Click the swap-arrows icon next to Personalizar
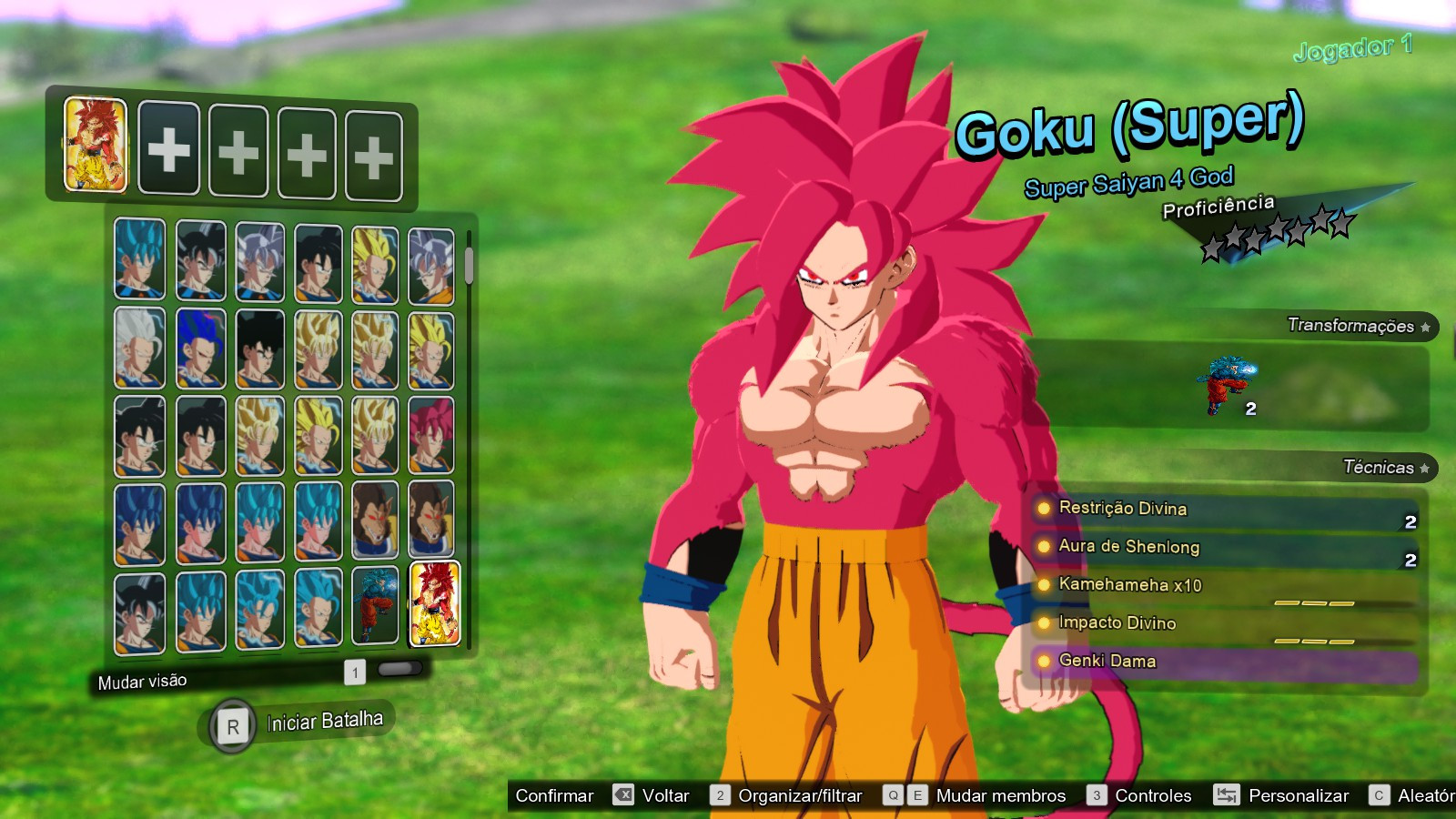This screenshot has height=819, width=1456. click(x=1228, y=794)
